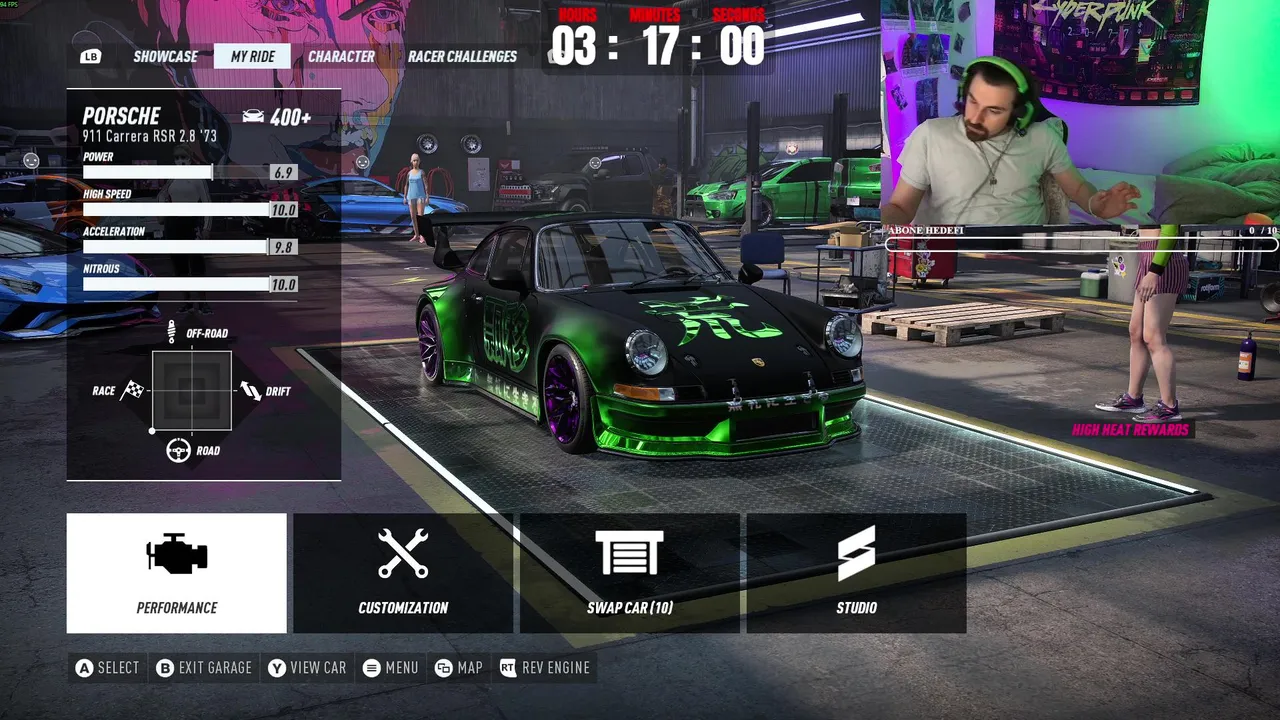Image resolution: width=1280 pixels, height=720 pixels.
Task: Choose the Customization tile
Action: point(403,573)
